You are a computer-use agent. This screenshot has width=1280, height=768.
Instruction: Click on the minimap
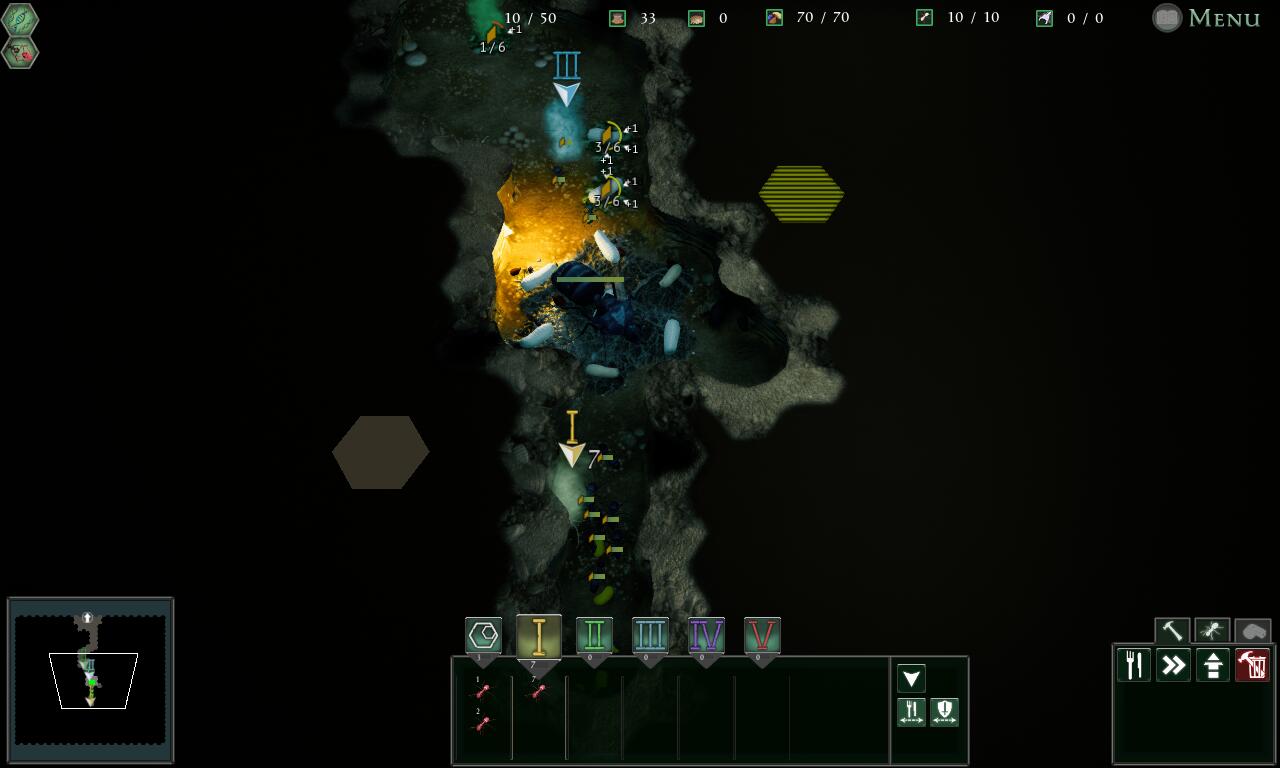90,680
